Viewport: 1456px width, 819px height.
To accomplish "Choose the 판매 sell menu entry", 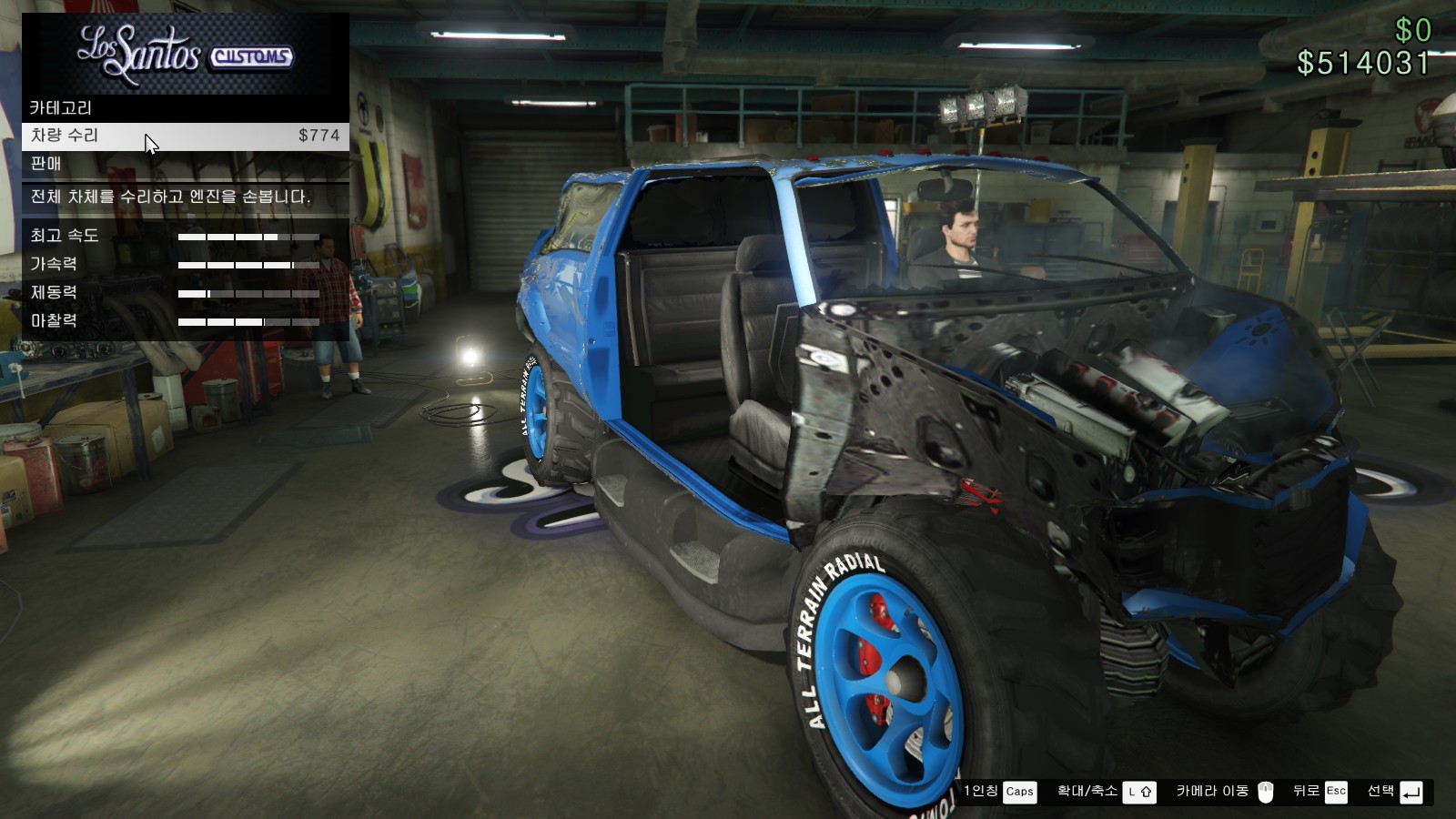I will [x=185, y=164].
